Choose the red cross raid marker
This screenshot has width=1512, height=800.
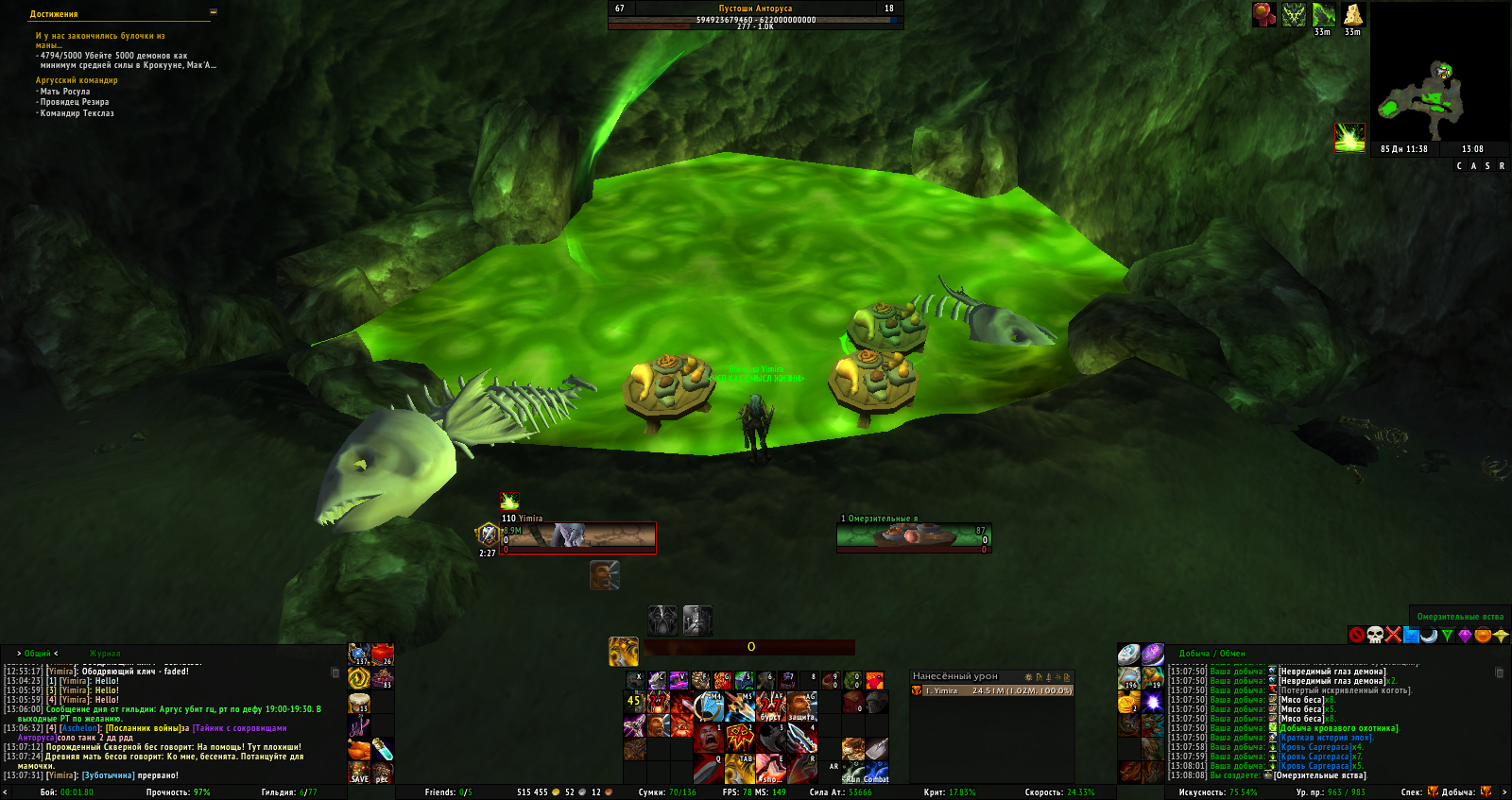tap(1393, 635)
